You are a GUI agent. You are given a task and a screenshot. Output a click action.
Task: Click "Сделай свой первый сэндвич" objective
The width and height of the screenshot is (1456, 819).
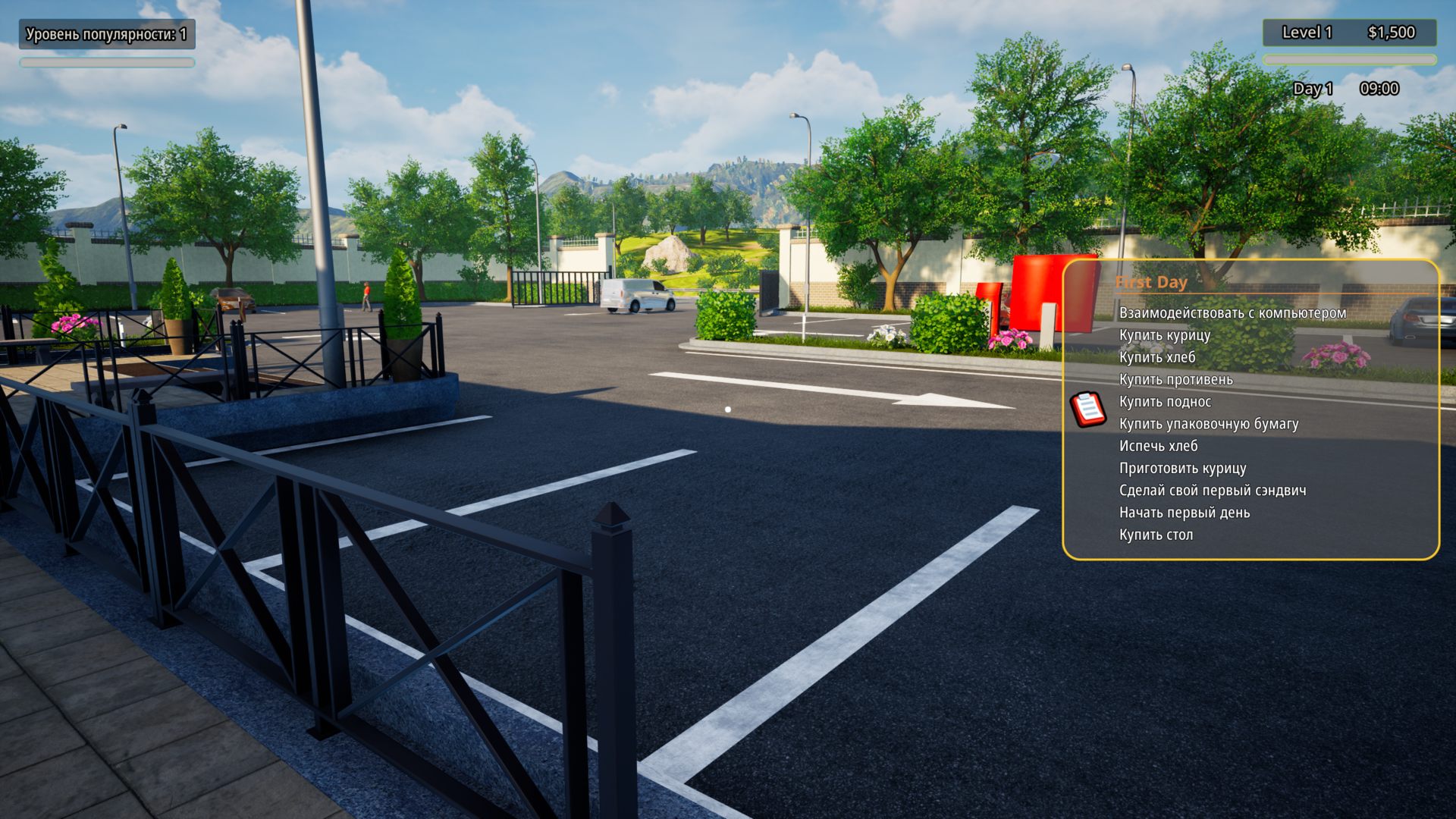[x=1212, y=491]
